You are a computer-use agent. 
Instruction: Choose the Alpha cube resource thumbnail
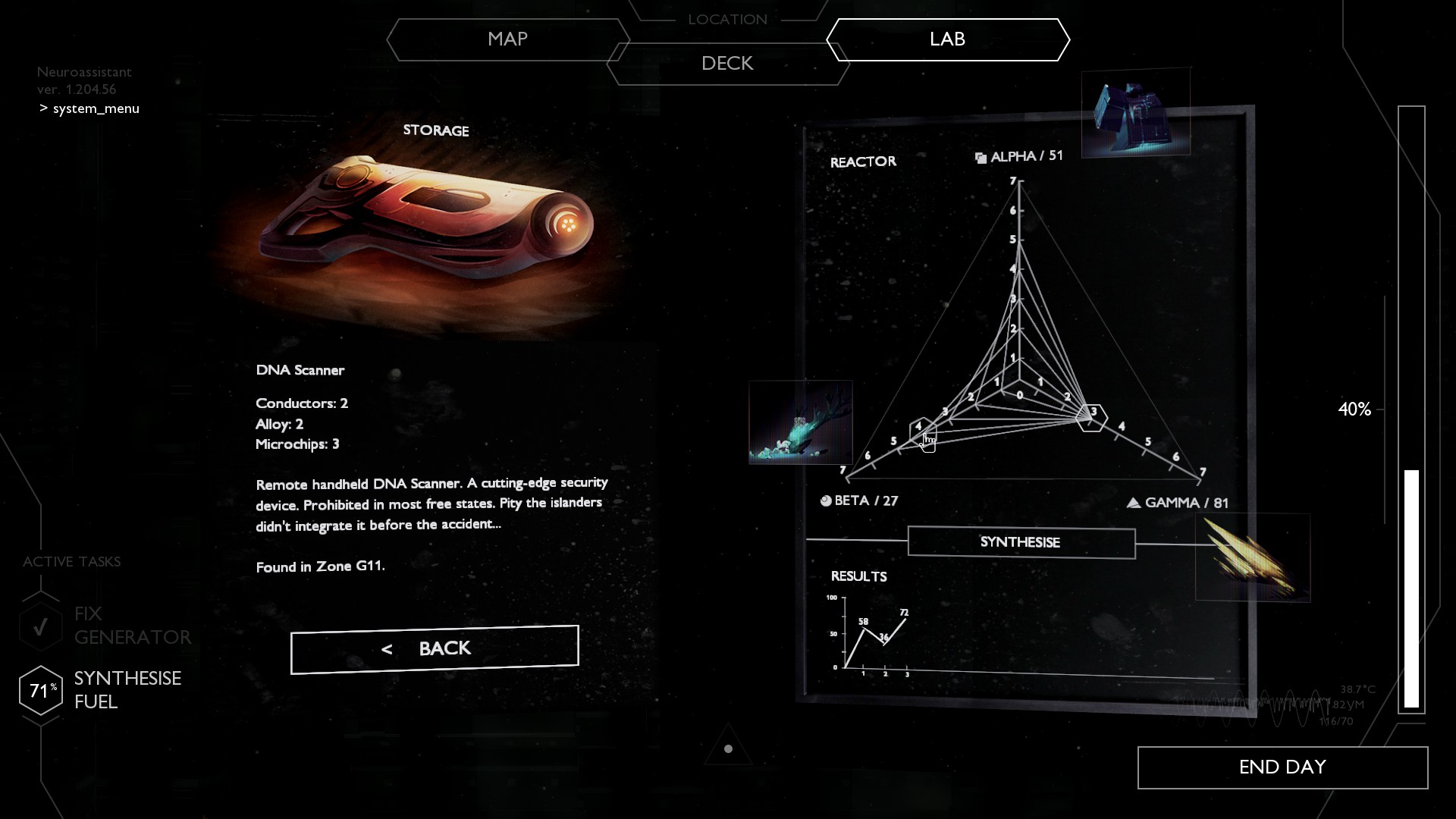1135,113
